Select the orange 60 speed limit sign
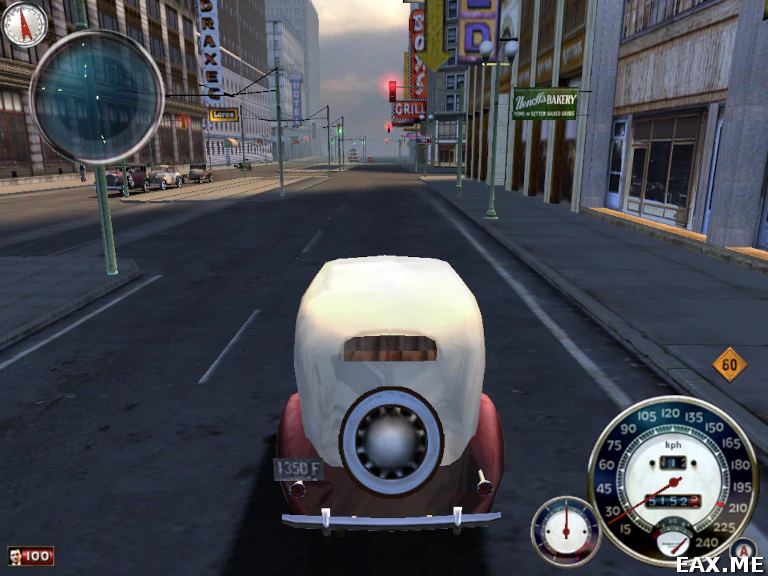Viewport: 768px width, 576px height. click(x=730, y=365)
